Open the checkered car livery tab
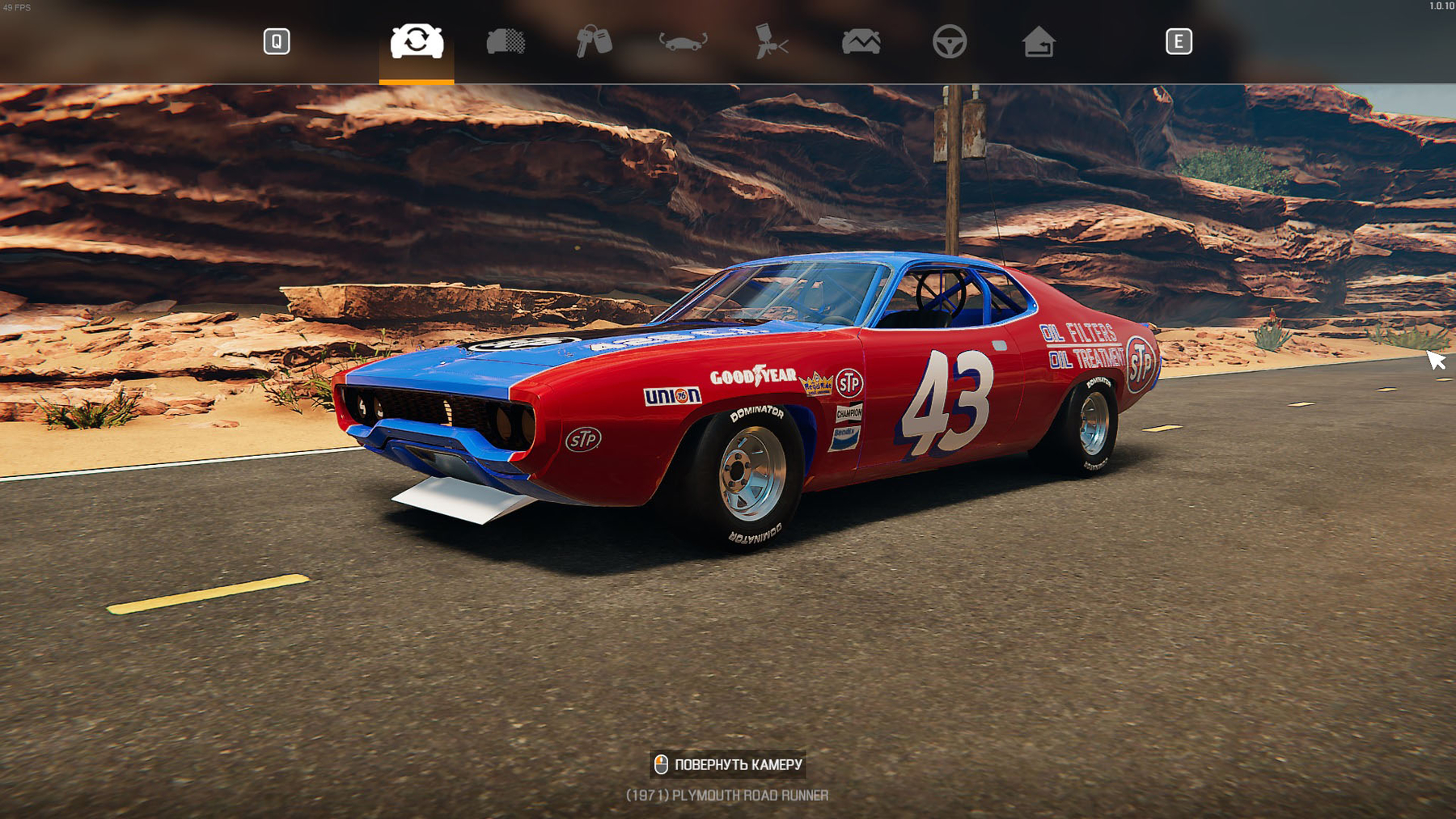1456x819 pixels. [506, 41]
